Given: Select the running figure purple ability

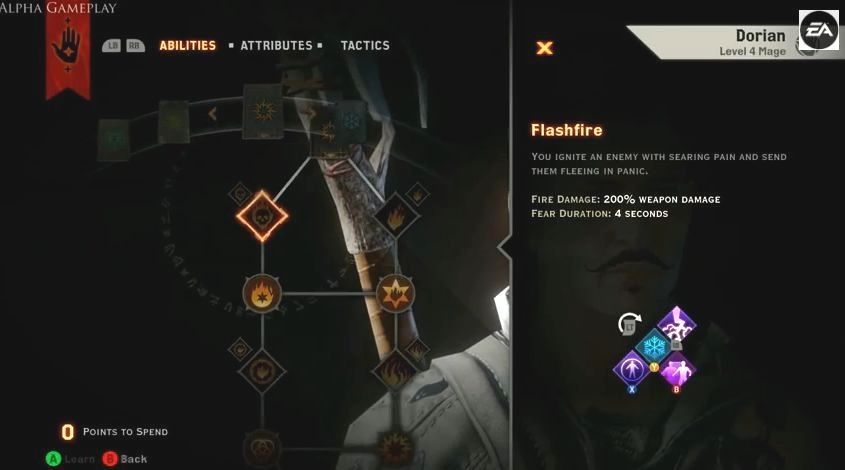Looking at the screenshot, I should coord(677,368).
